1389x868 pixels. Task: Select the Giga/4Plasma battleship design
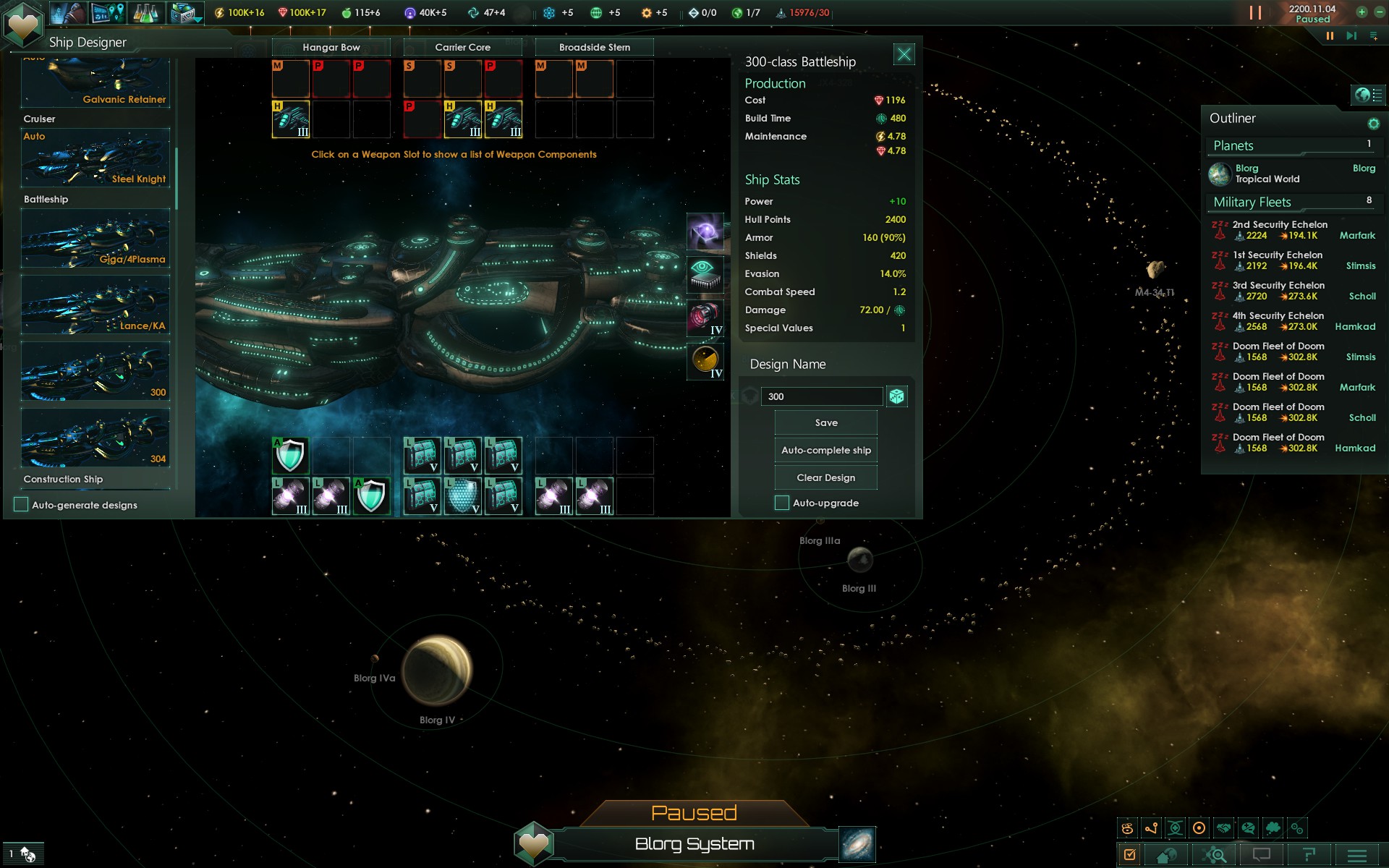click(x=95, y=239)
